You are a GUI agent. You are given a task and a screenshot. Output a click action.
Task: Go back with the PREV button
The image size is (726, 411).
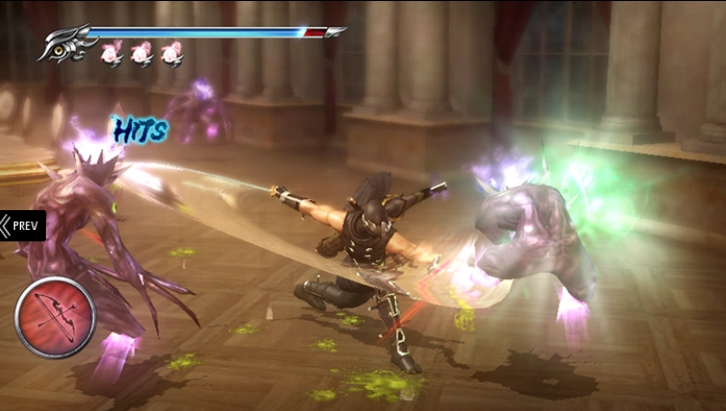[22, 225]
